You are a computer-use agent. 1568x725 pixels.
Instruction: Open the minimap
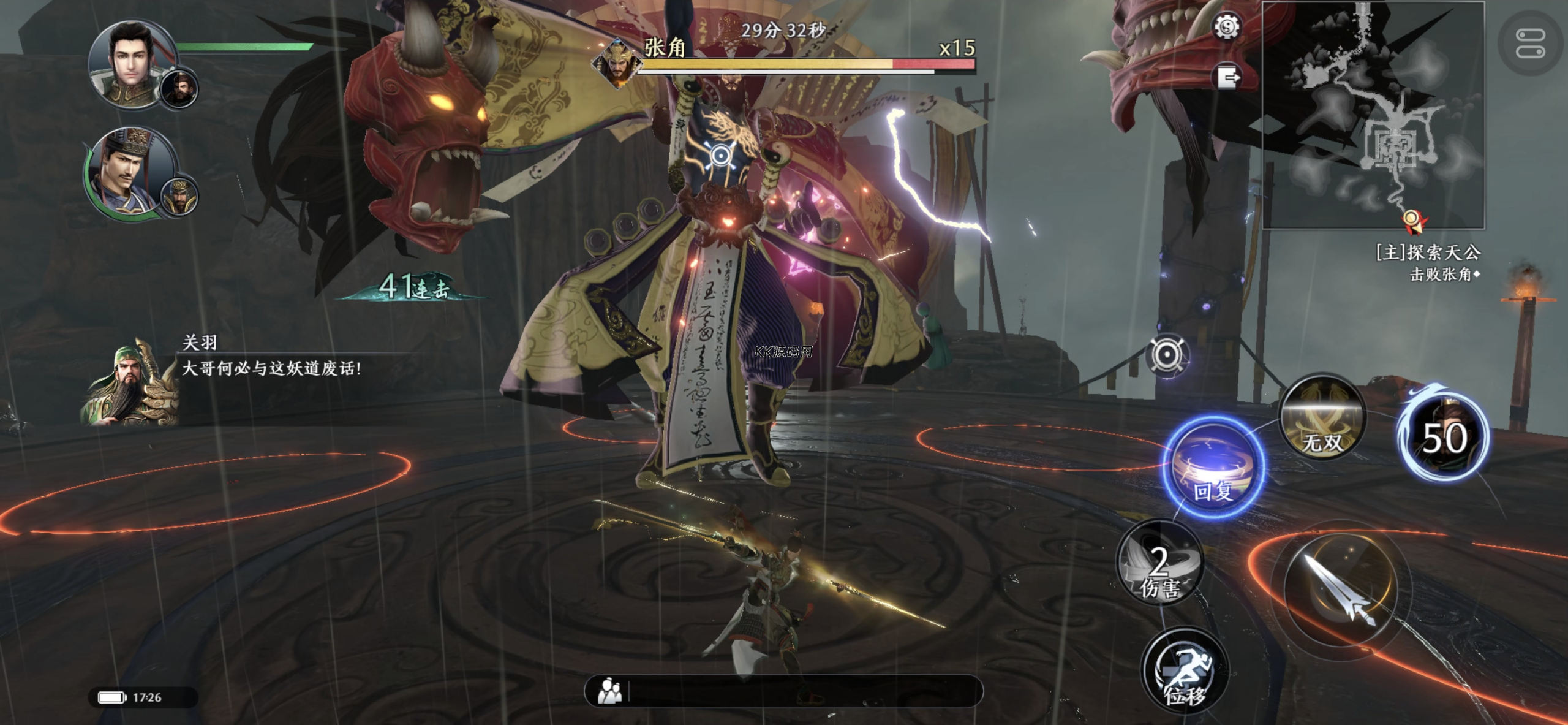point(1373,115)
